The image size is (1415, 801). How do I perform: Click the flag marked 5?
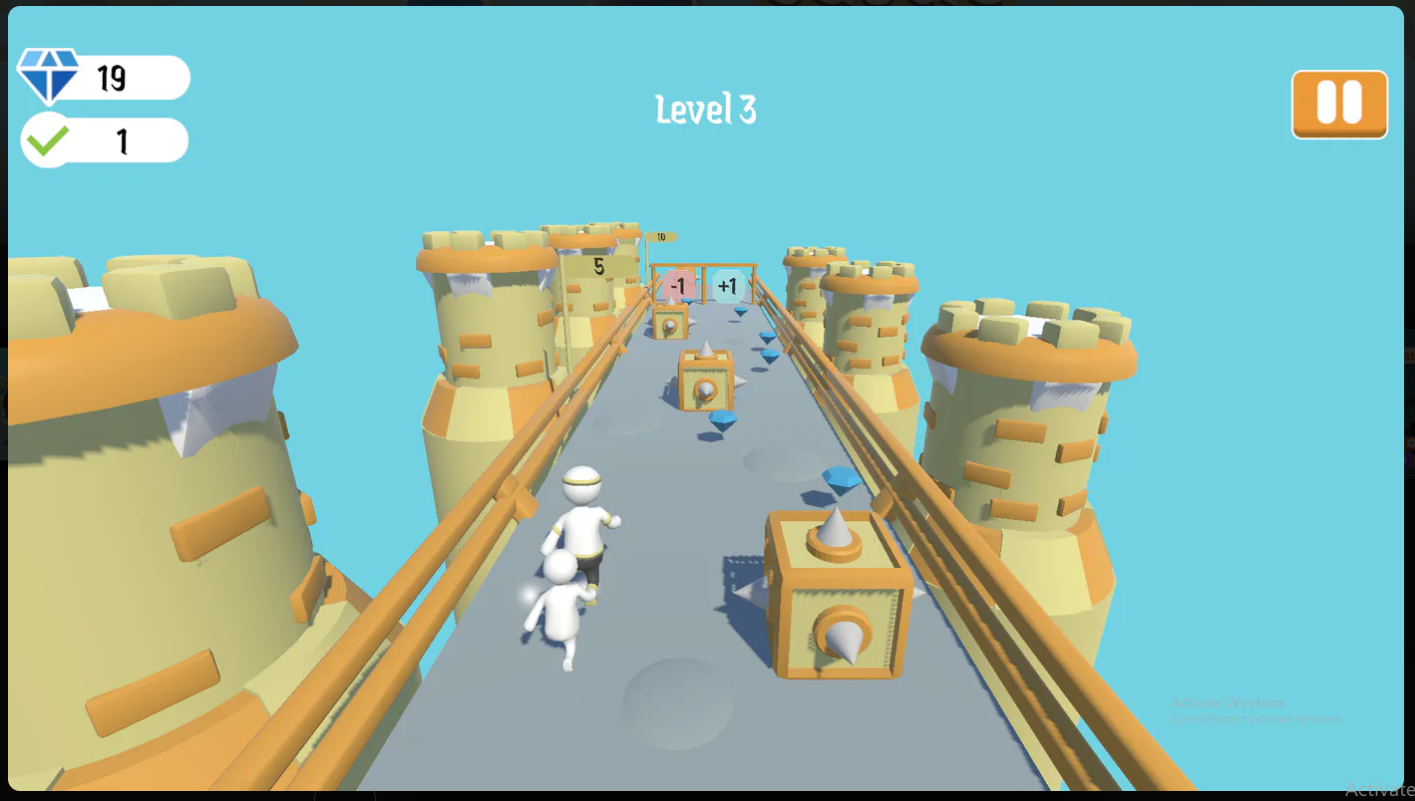coord(597,267)
